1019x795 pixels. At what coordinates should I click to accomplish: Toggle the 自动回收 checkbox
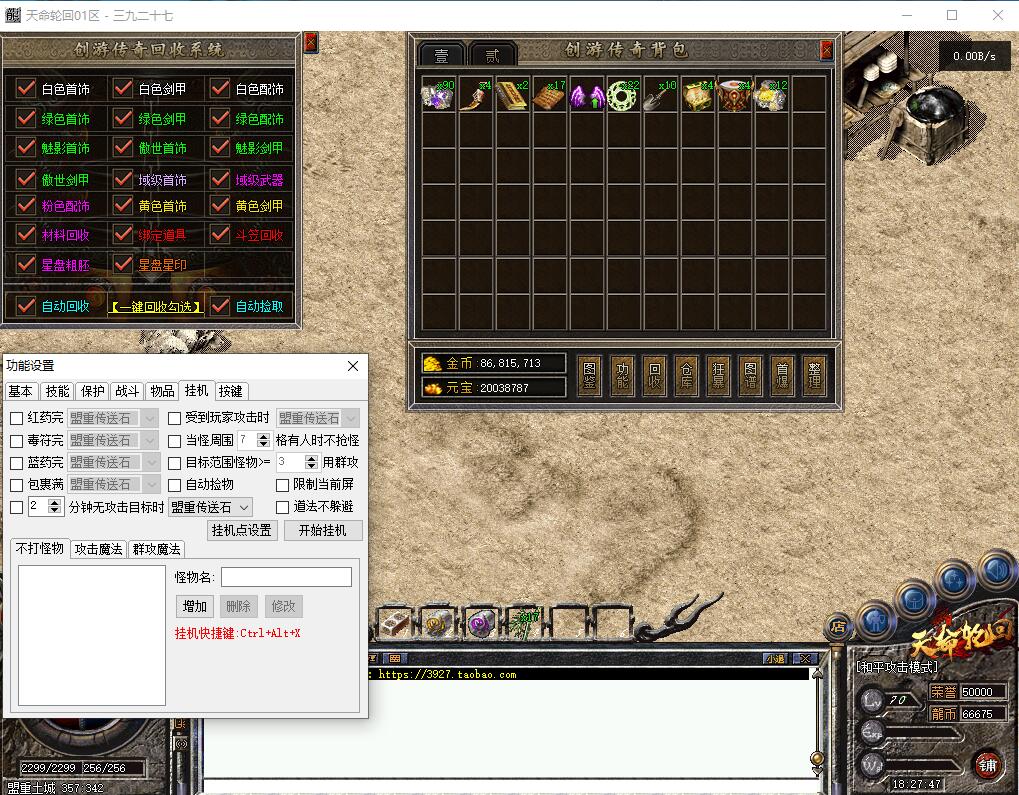27,306
